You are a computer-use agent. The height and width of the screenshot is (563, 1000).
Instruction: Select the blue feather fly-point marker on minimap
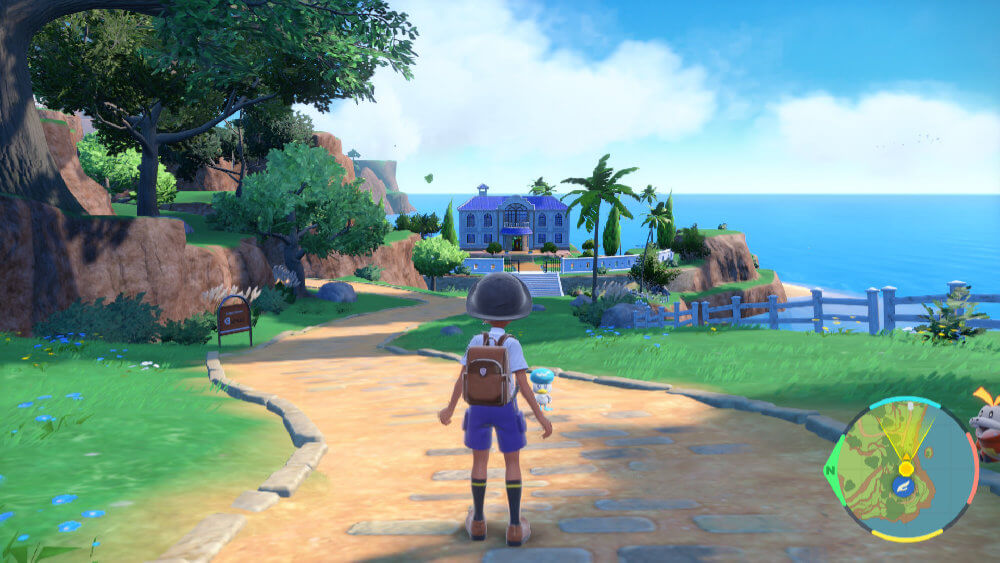click(x=903, y=487)
